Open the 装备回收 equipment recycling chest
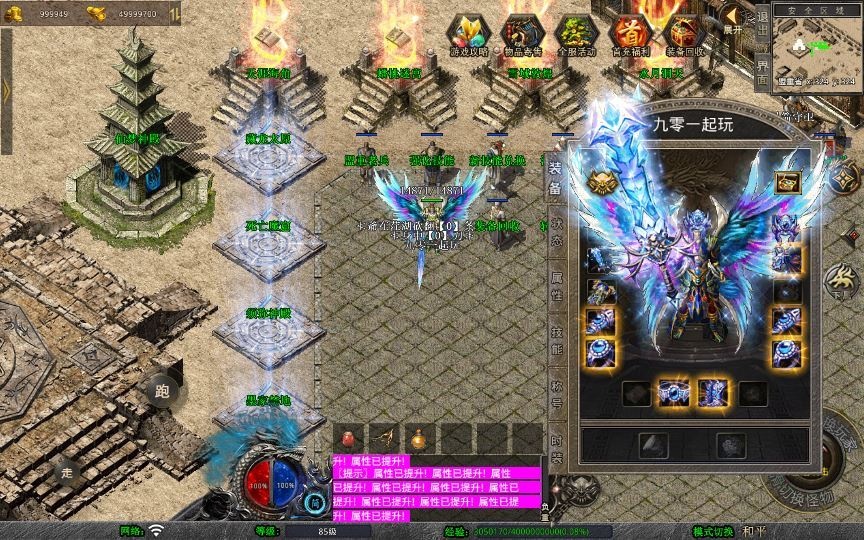This screenshot has height=540, width=864. pos(684,35)
